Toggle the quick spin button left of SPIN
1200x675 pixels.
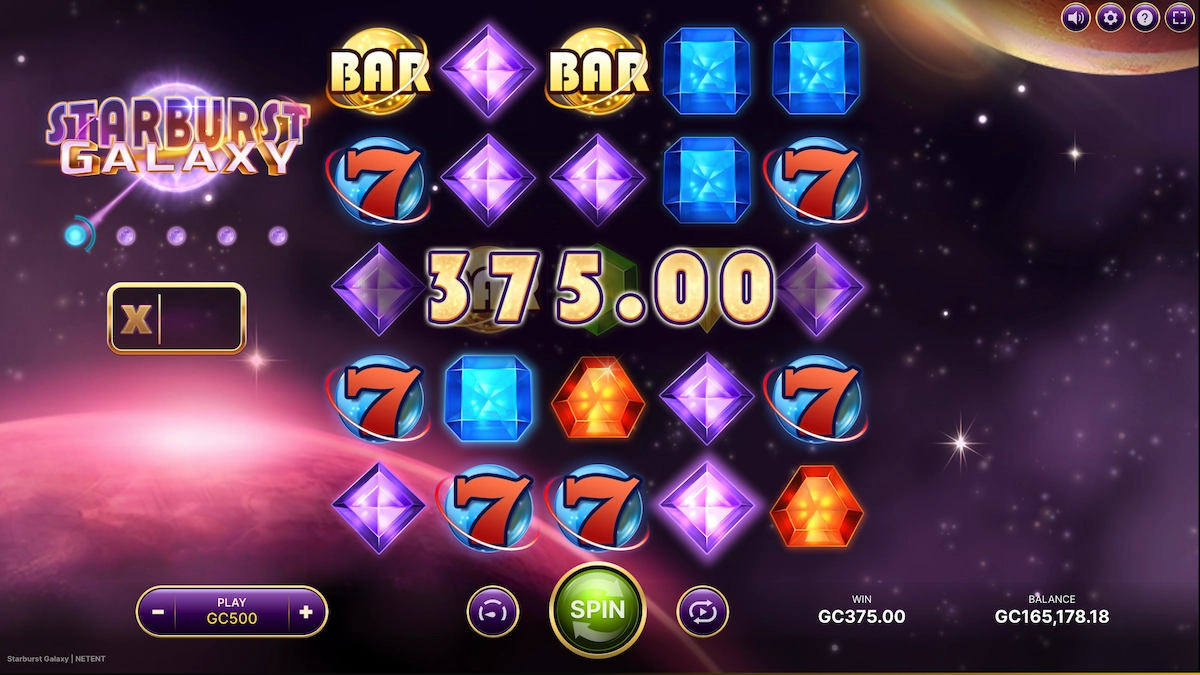(493, 611)
